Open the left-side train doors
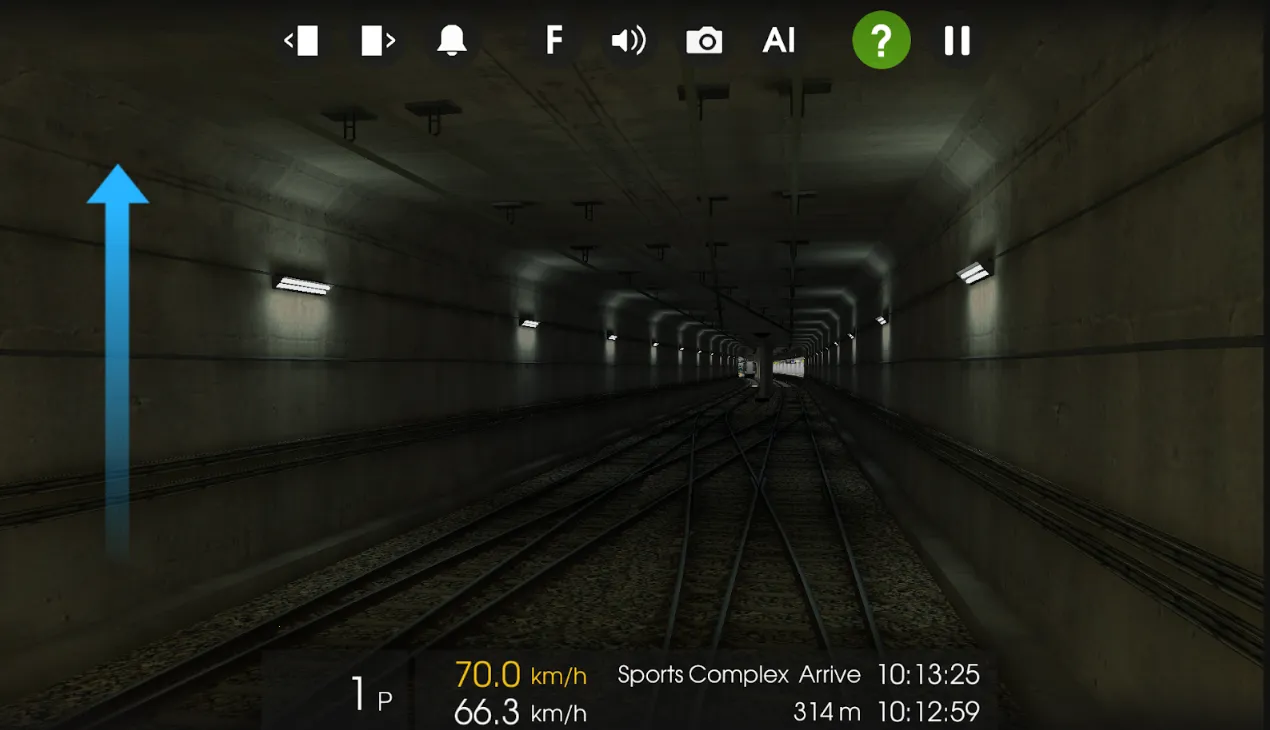The image size is (1270, 730). click(301, 41)
